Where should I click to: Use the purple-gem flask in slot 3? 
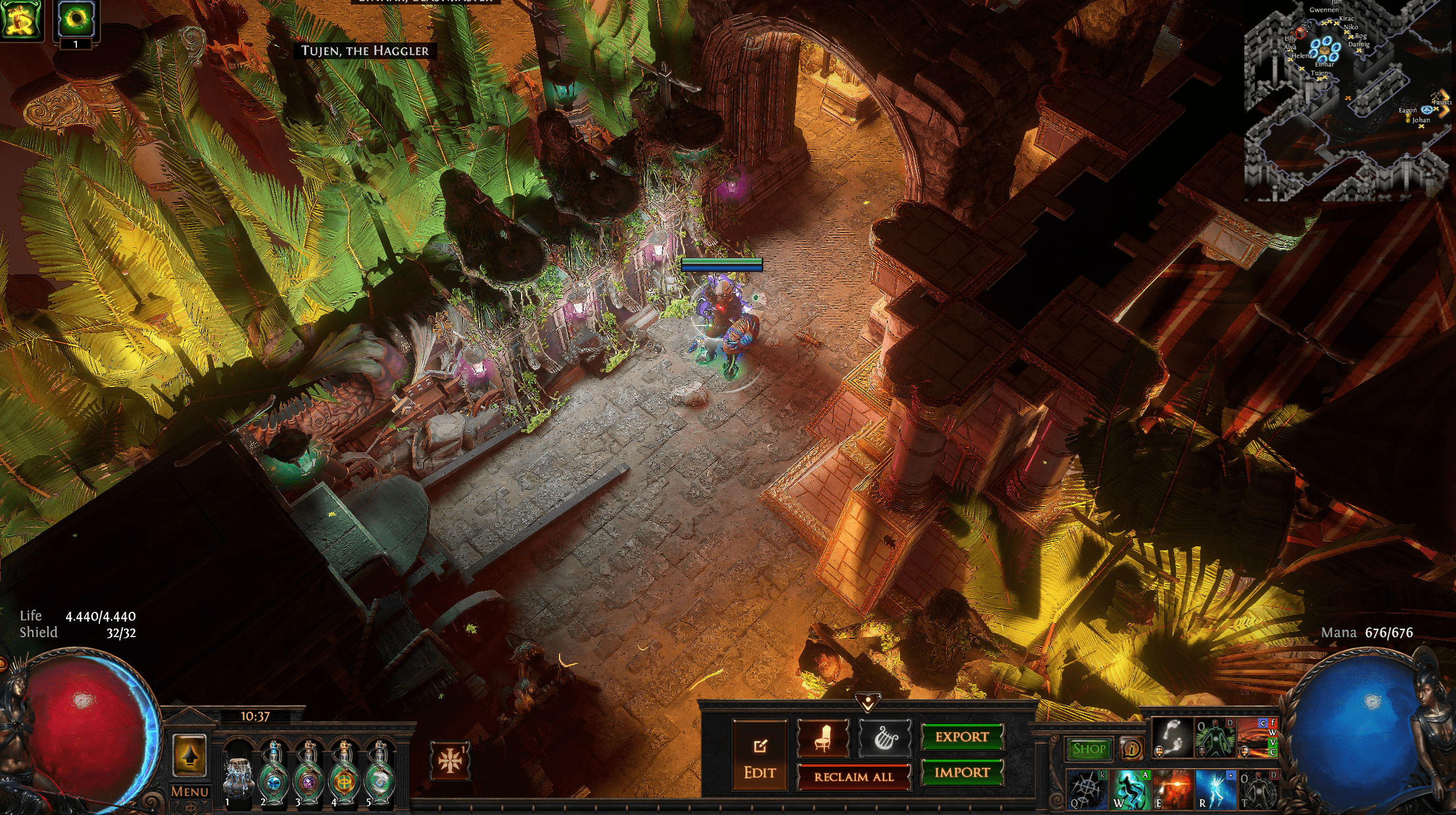(309, 774)
